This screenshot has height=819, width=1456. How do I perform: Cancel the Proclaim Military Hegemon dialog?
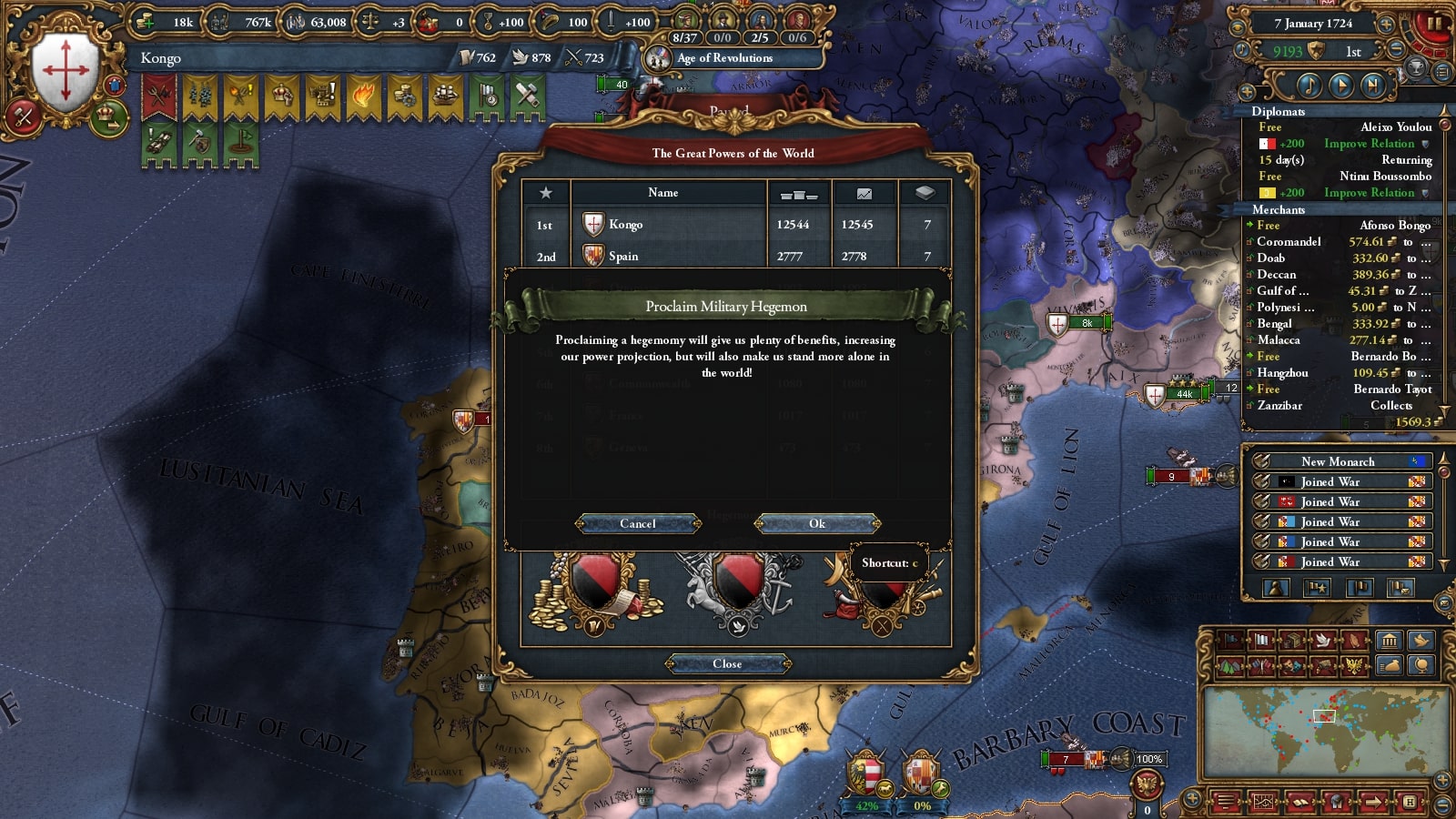(638, 523)
